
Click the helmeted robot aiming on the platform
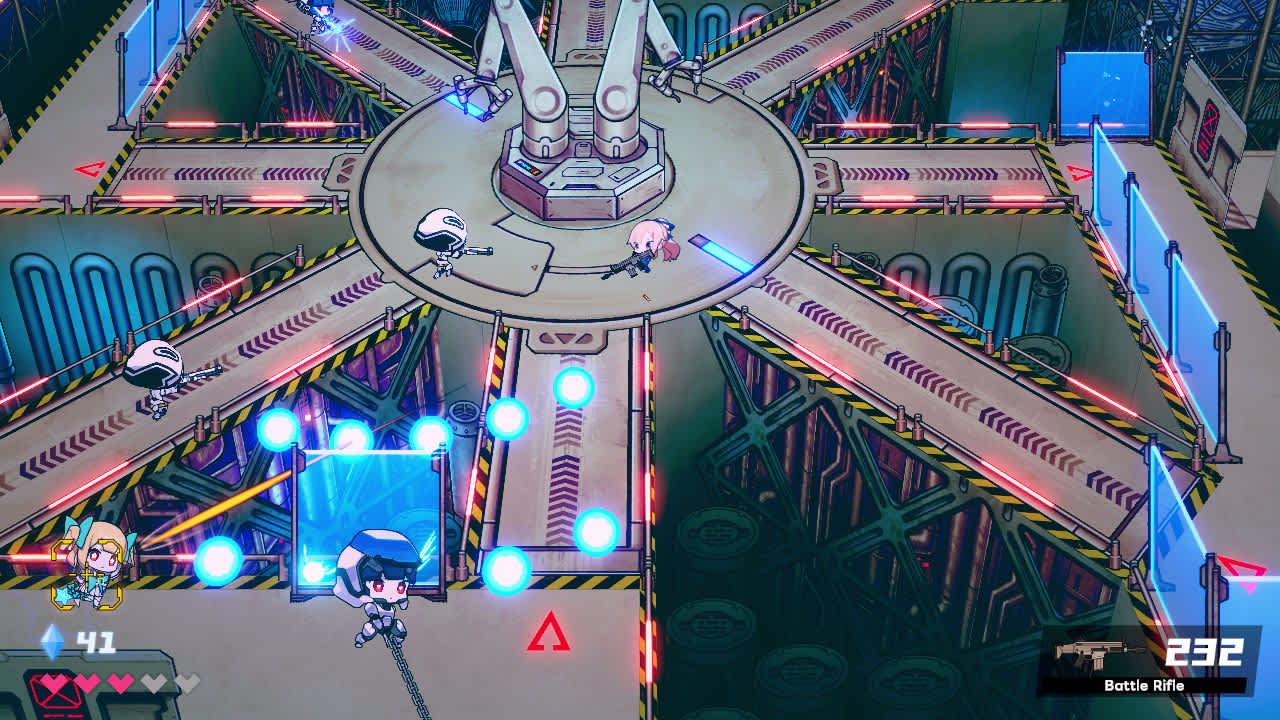[441, 245]
